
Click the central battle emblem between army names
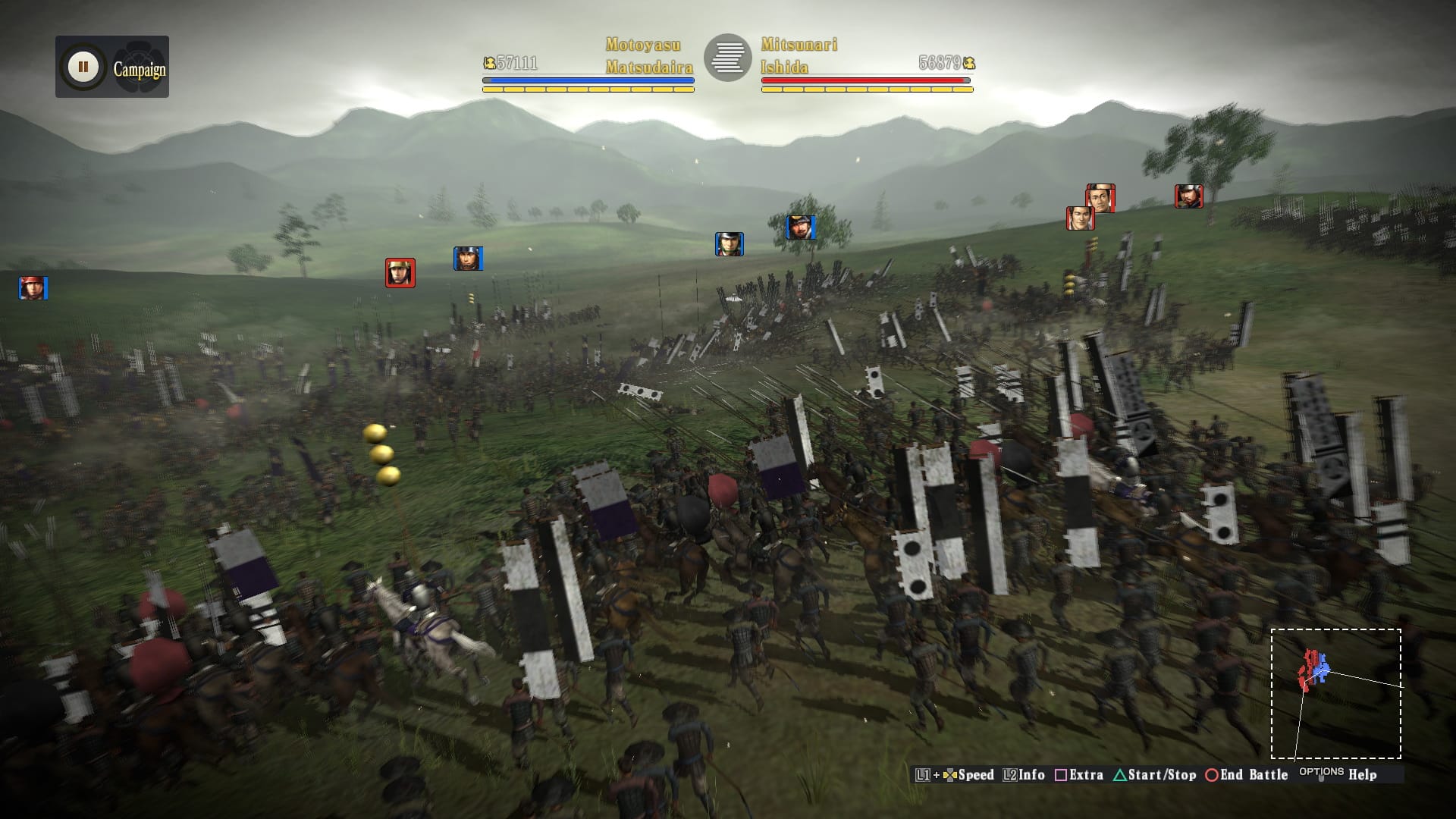pyautogui.click(x=730, y=58)
